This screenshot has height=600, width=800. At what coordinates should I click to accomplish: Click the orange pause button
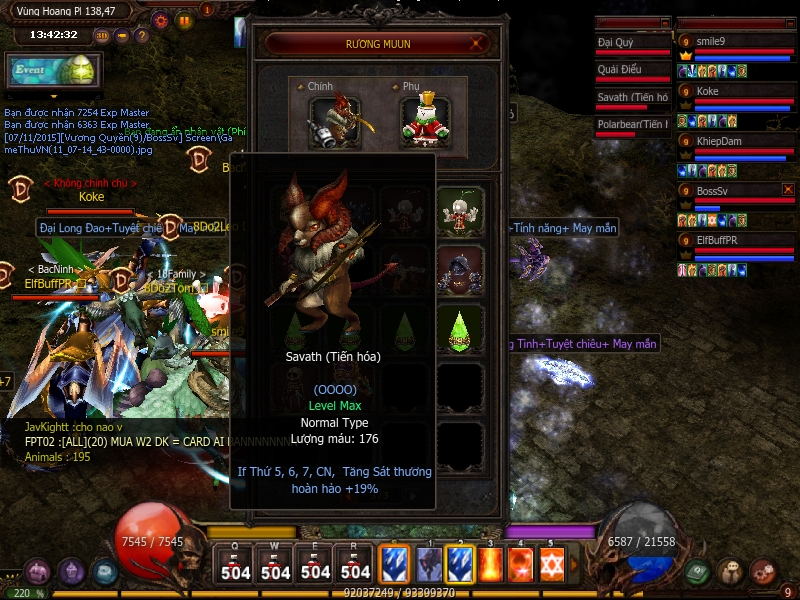(184, 19)
